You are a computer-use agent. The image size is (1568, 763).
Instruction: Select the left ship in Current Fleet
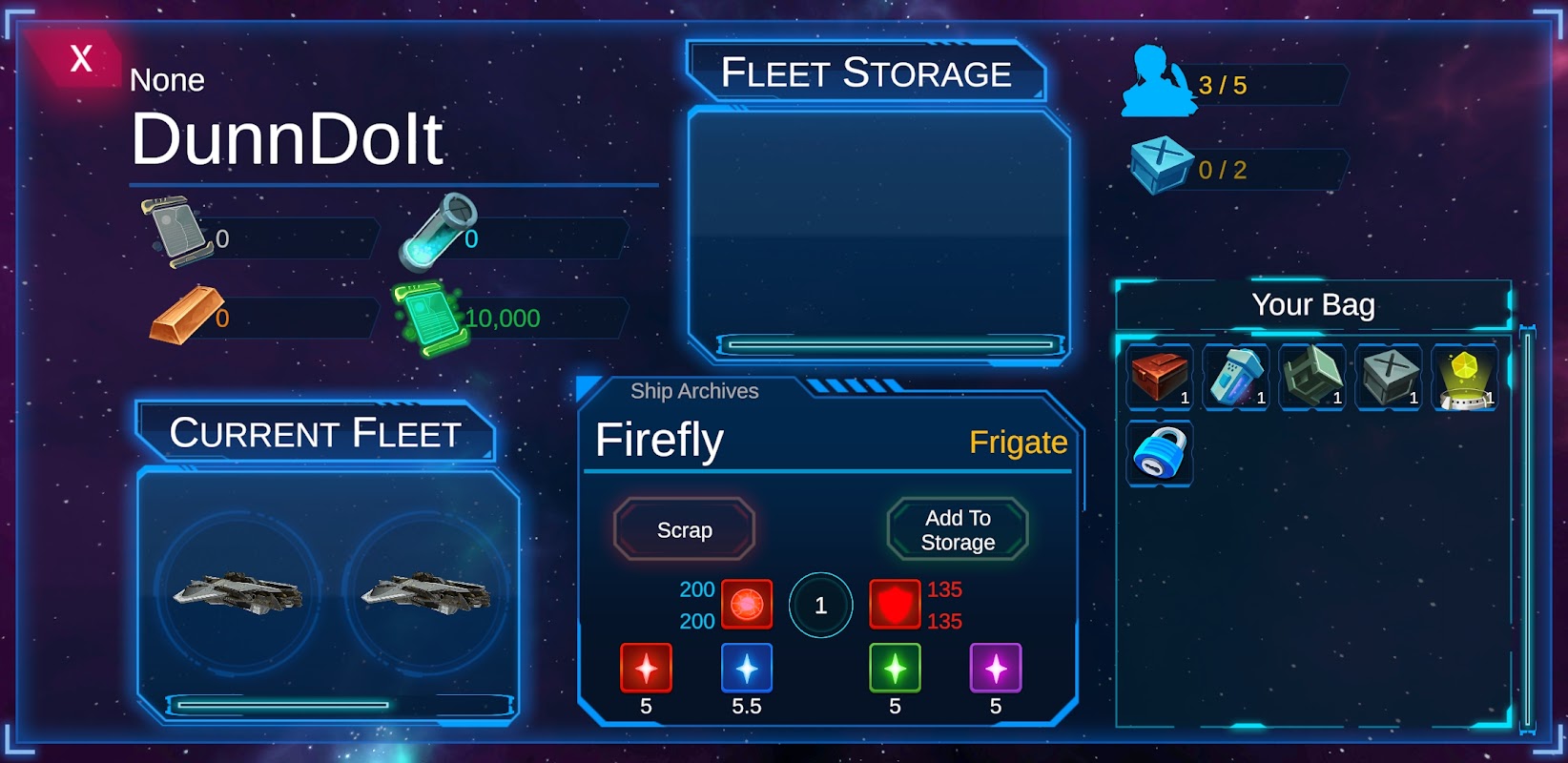(237, 593)
